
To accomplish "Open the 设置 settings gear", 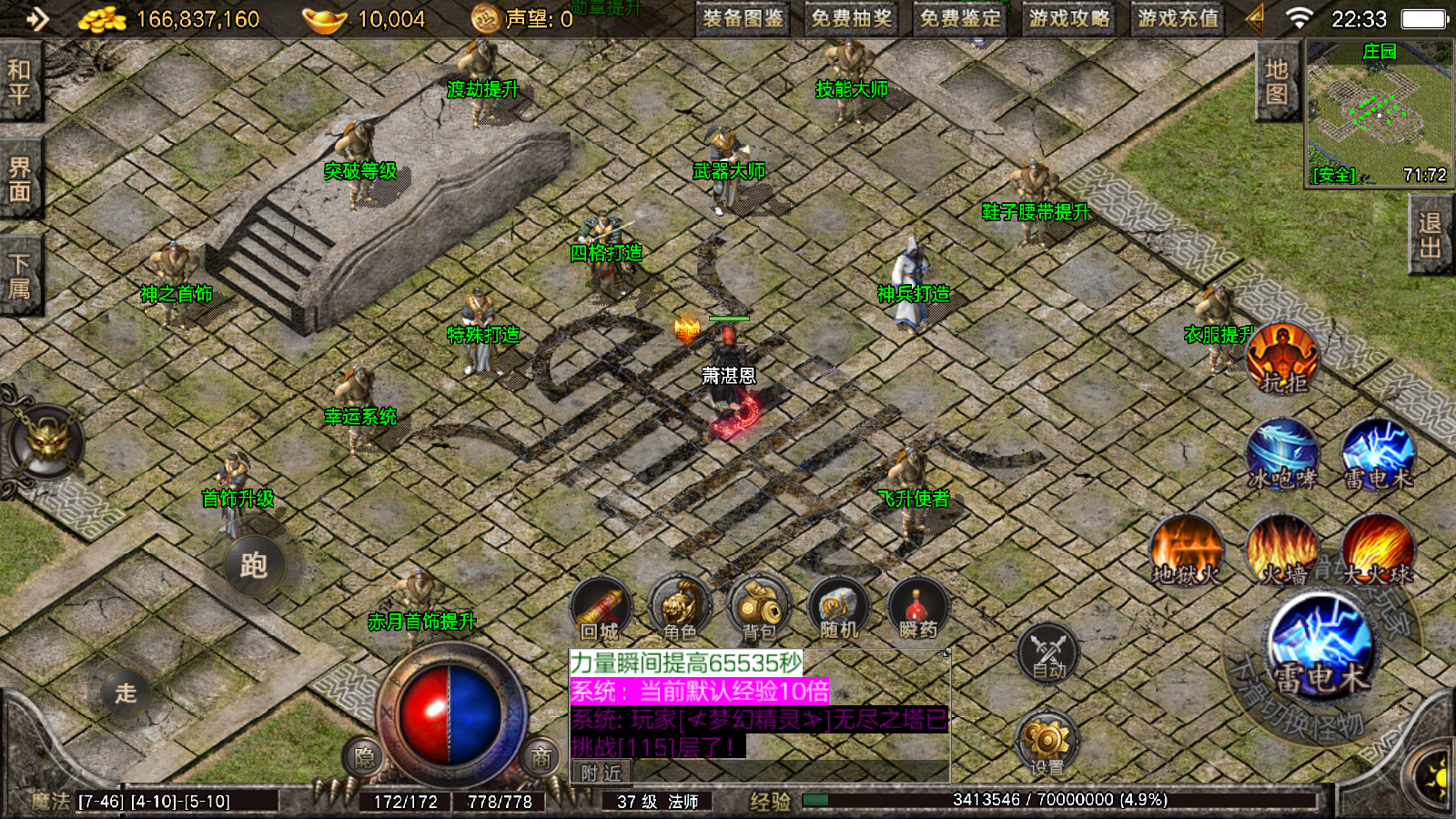I will tap(1046, 743).
